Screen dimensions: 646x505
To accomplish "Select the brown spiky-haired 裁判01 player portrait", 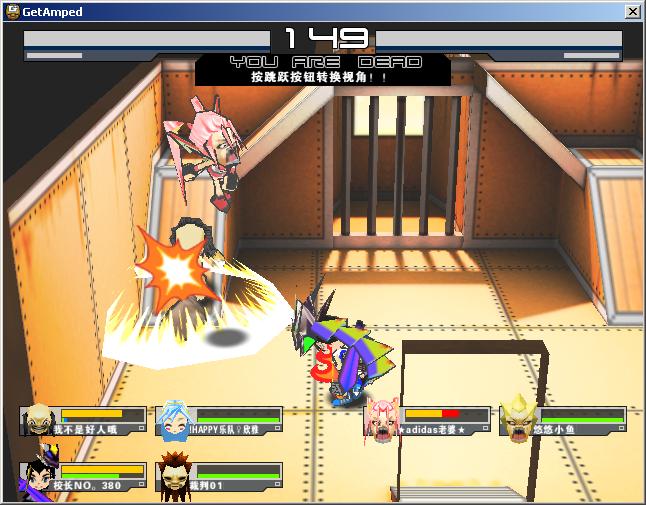I will [173, 476].
